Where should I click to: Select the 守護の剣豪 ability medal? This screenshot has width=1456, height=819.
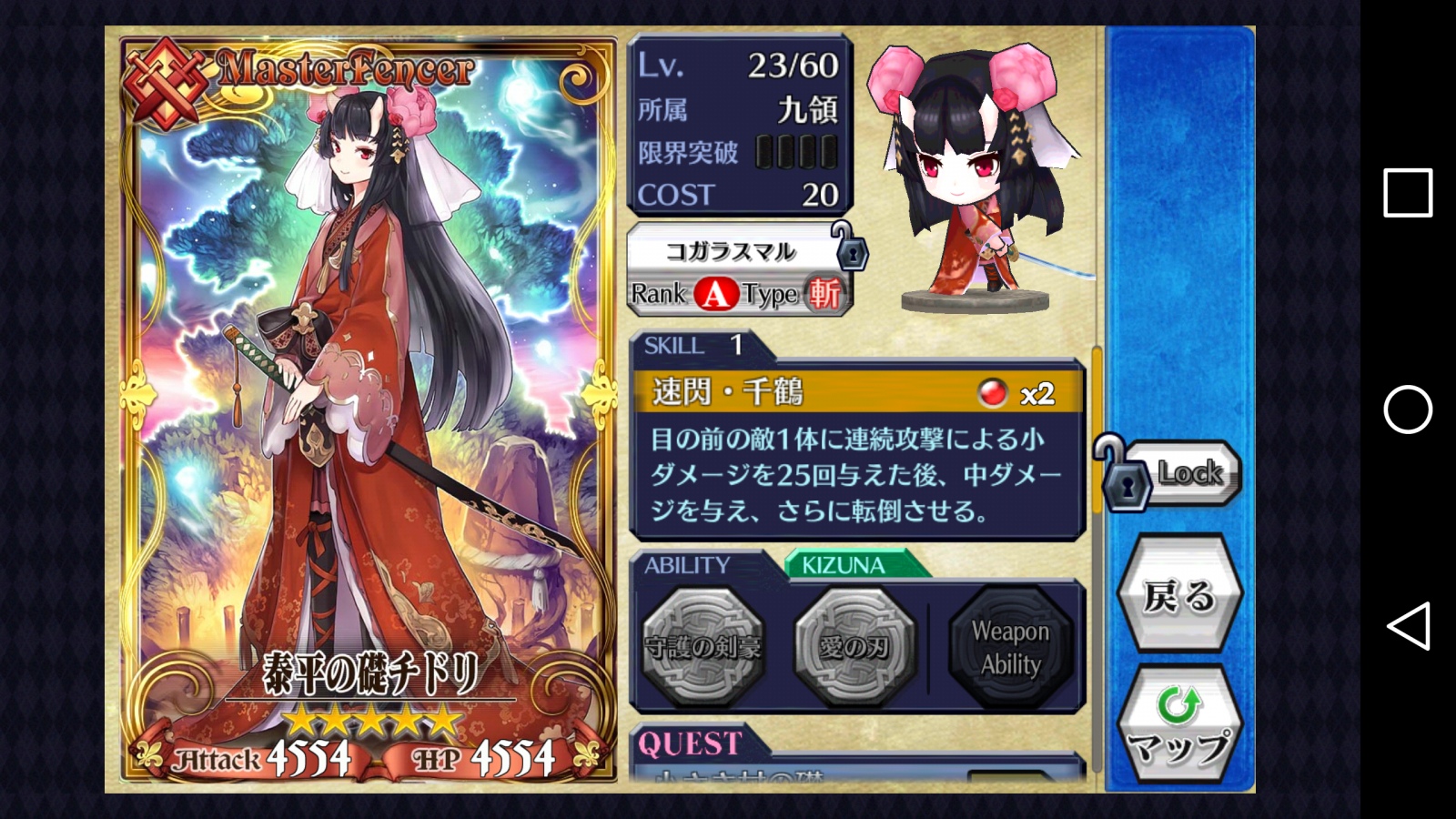[x=703, y=646]
